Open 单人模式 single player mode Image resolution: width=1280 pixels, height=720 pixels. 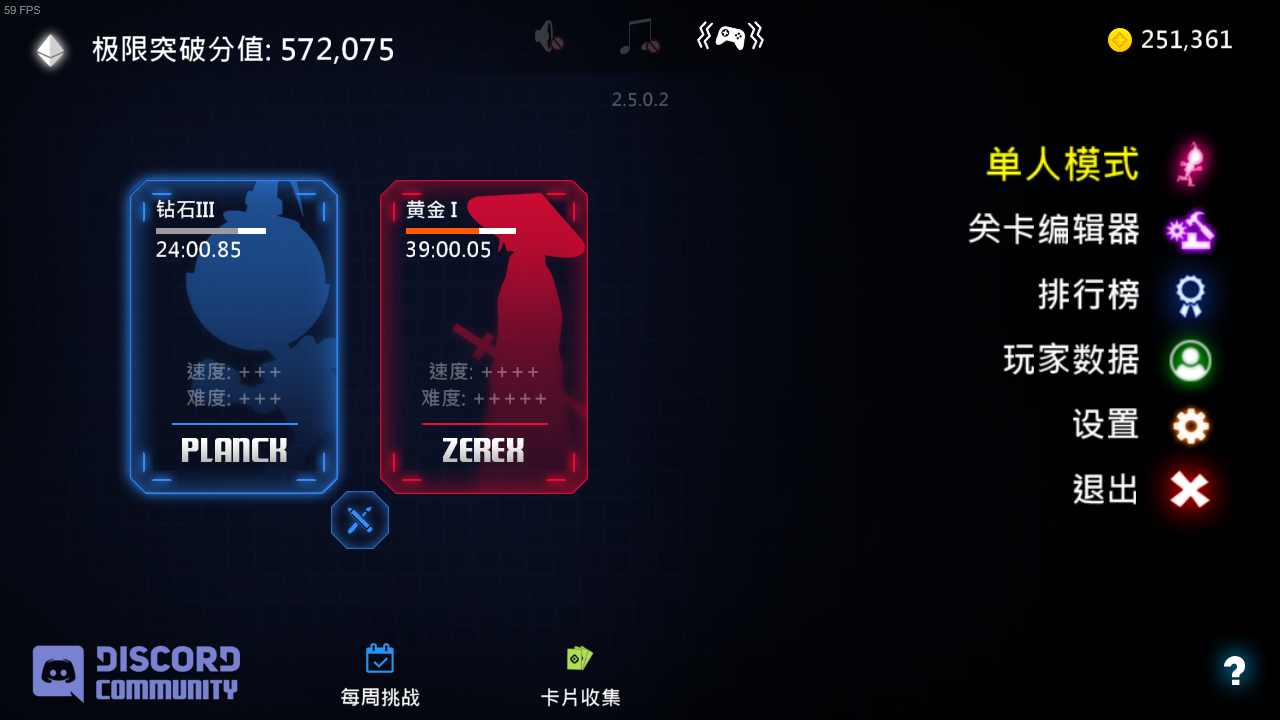click(x=1061, y=165)
